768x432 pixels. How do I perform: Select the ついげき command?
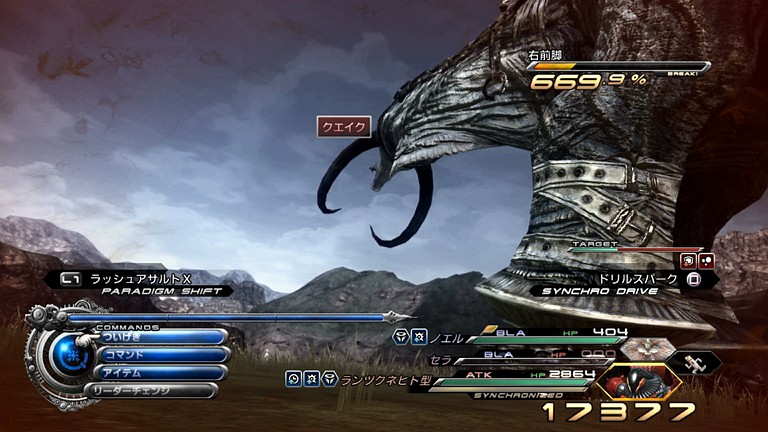(x=160, y=337)
